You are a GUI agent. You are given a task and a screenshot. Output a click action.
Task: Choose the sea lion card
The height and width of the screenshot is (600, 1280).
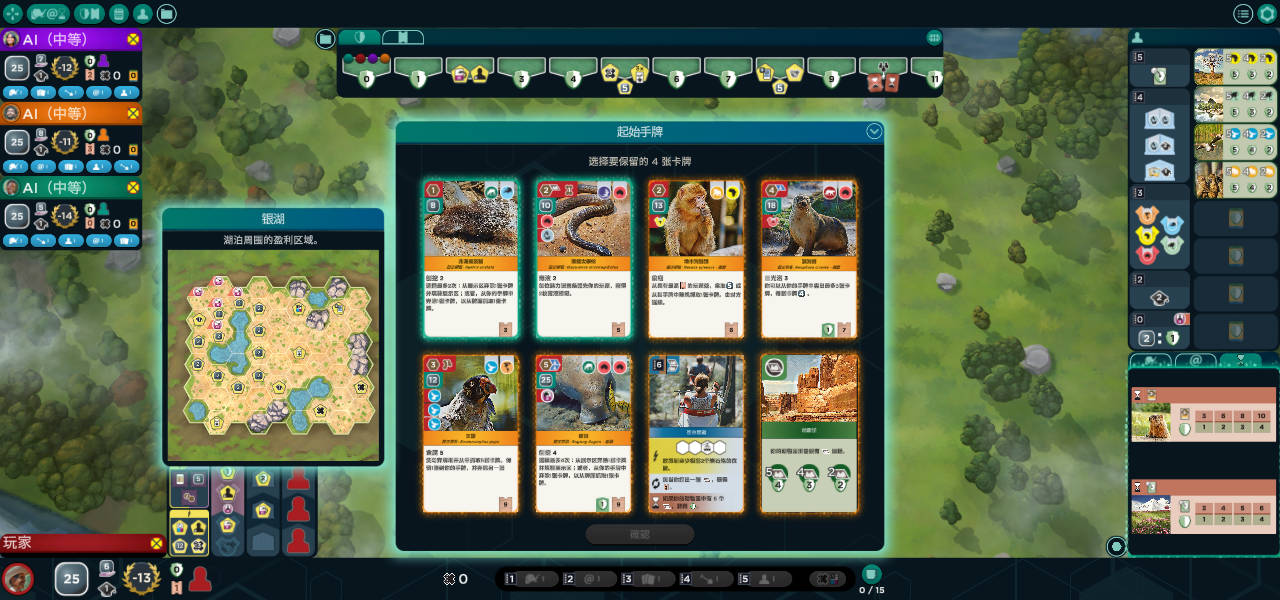click(808, 258)
